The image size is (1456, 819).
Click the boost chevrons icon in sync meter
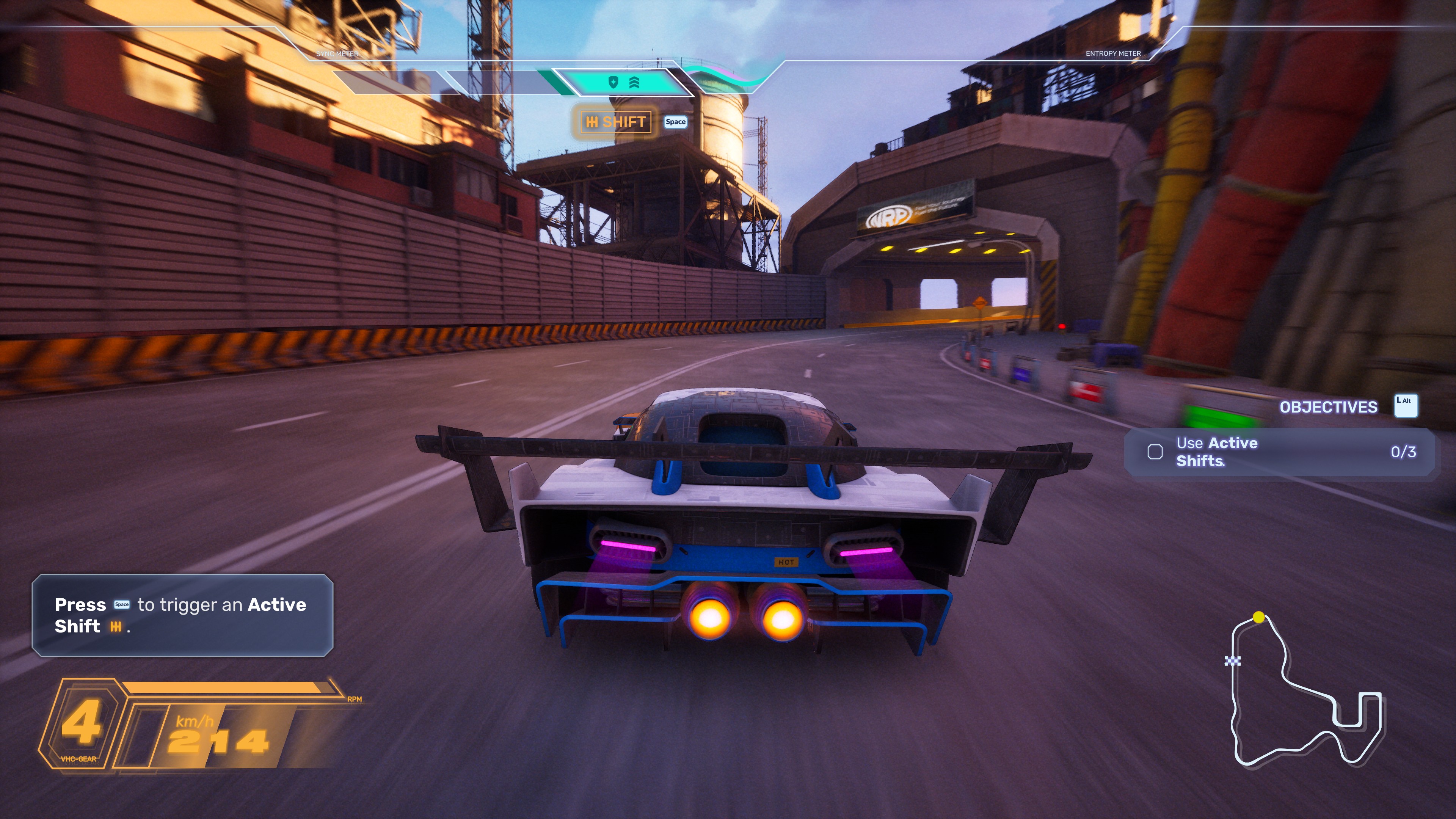634,83
